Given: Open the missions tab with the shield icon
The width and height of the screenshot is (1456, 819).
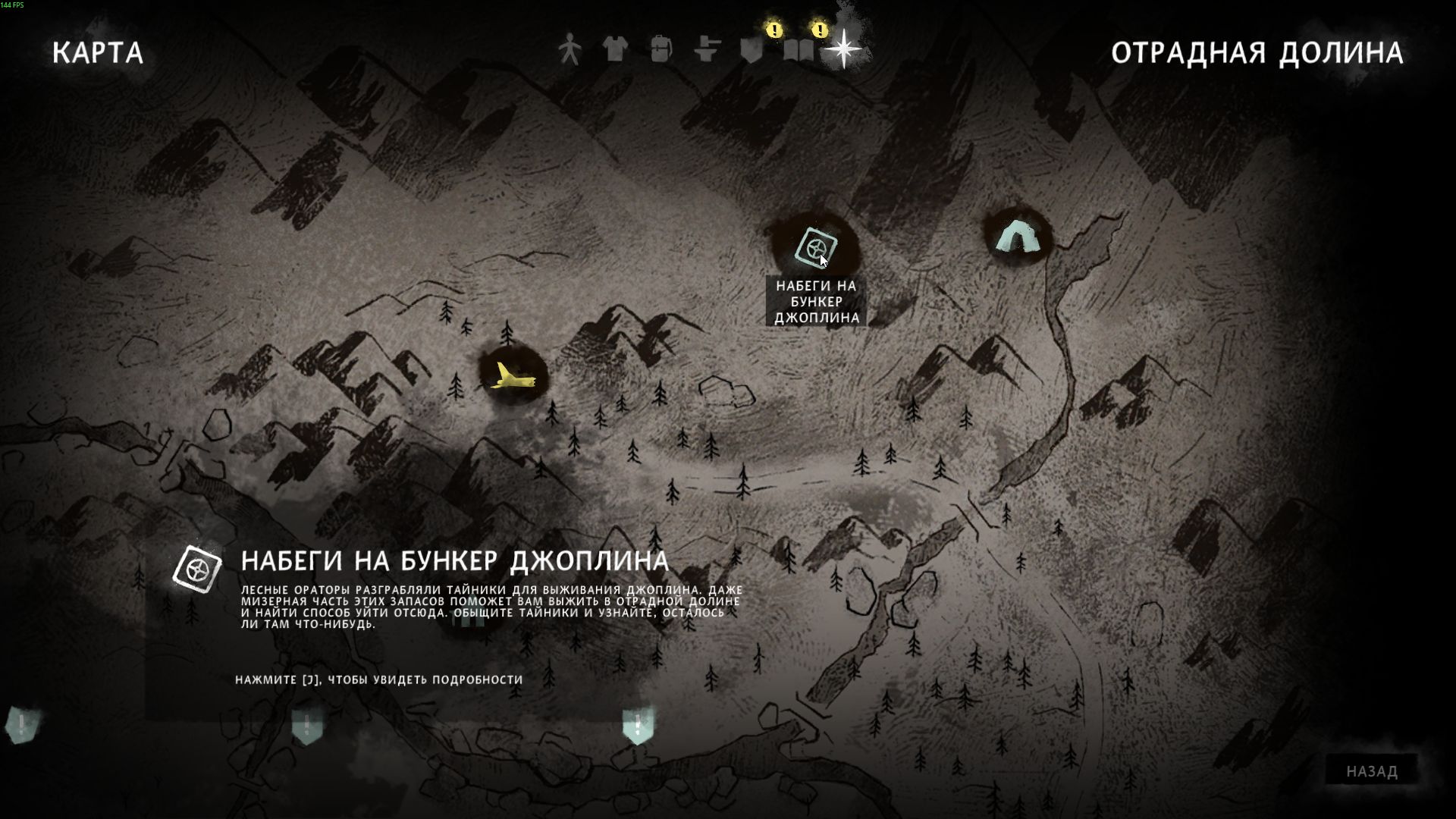Looking at the screenshot, I should (752, 51).
